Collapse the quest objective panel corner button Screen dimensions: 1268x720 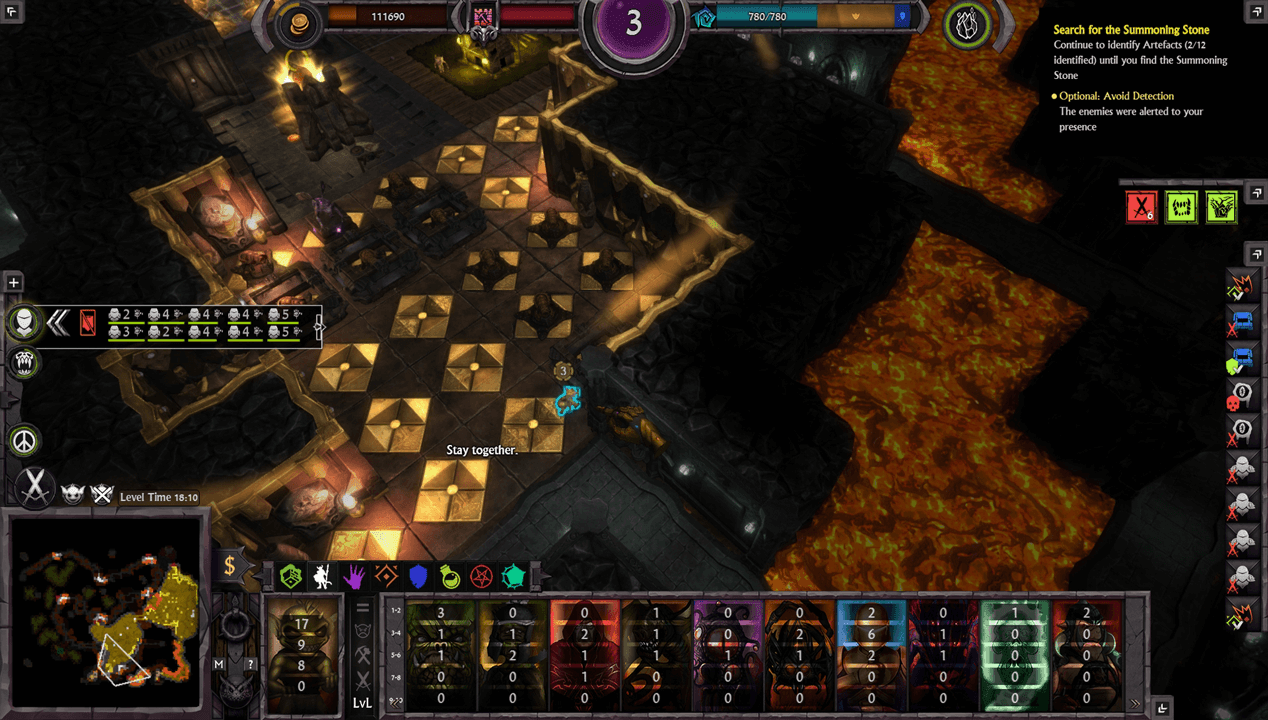(1256, 12)
